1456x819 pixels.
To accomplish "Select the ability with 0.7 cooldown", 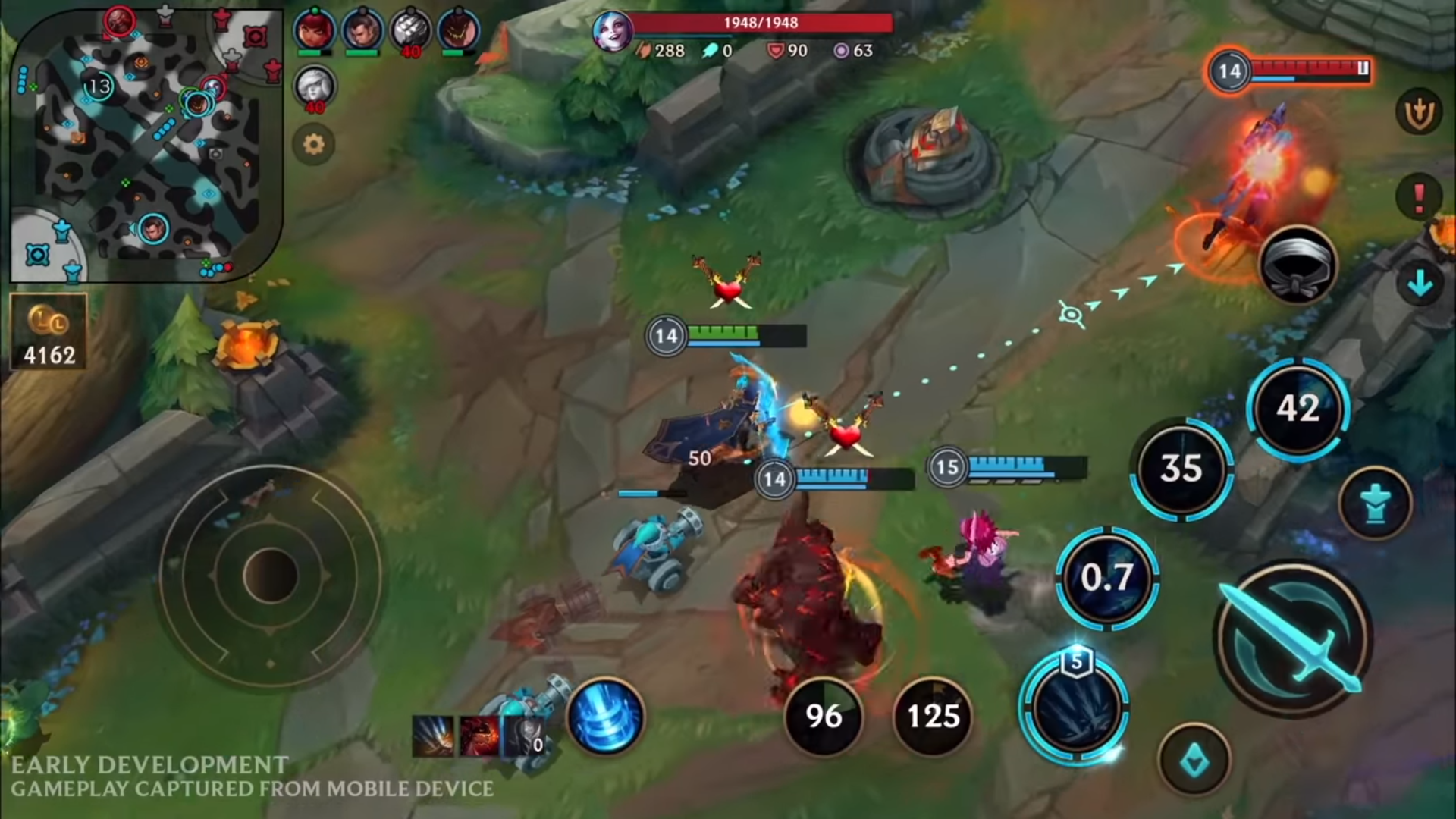I will point(1108,578).
